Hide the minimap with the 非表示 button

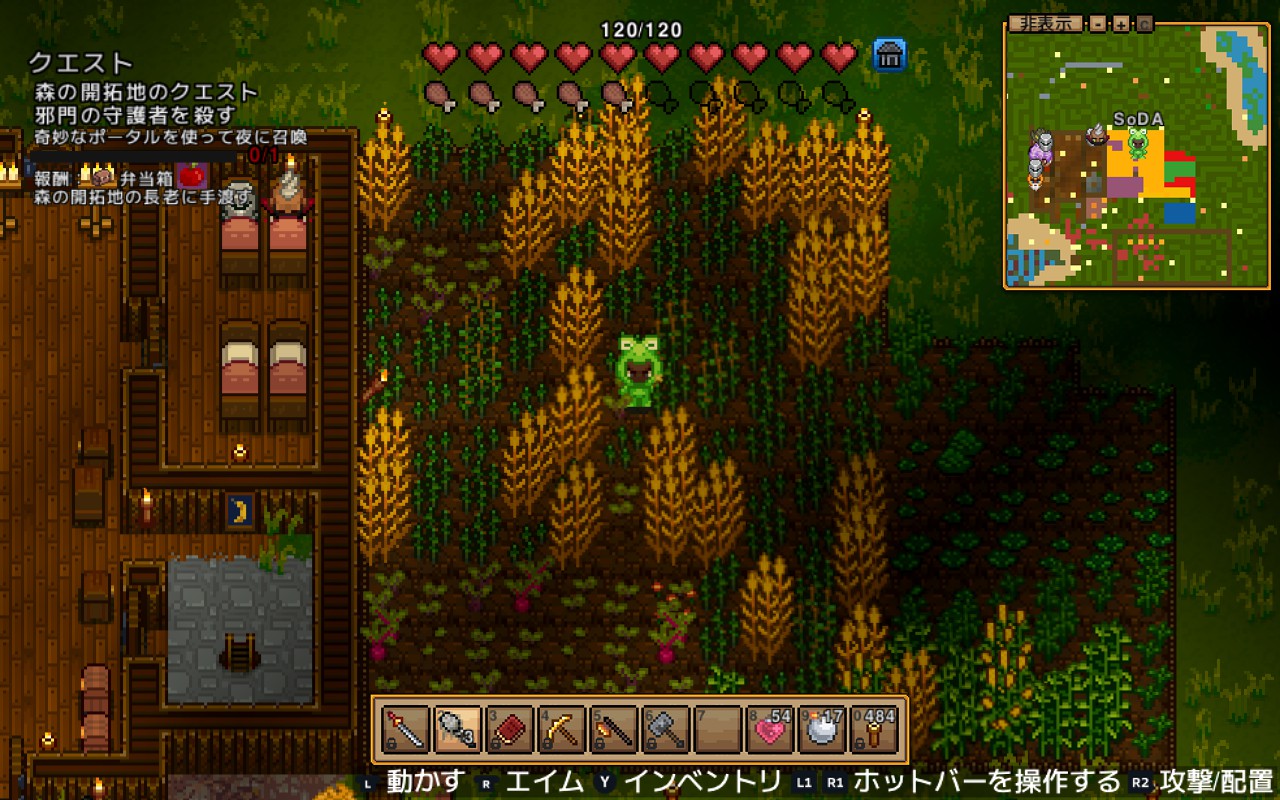1044,24
